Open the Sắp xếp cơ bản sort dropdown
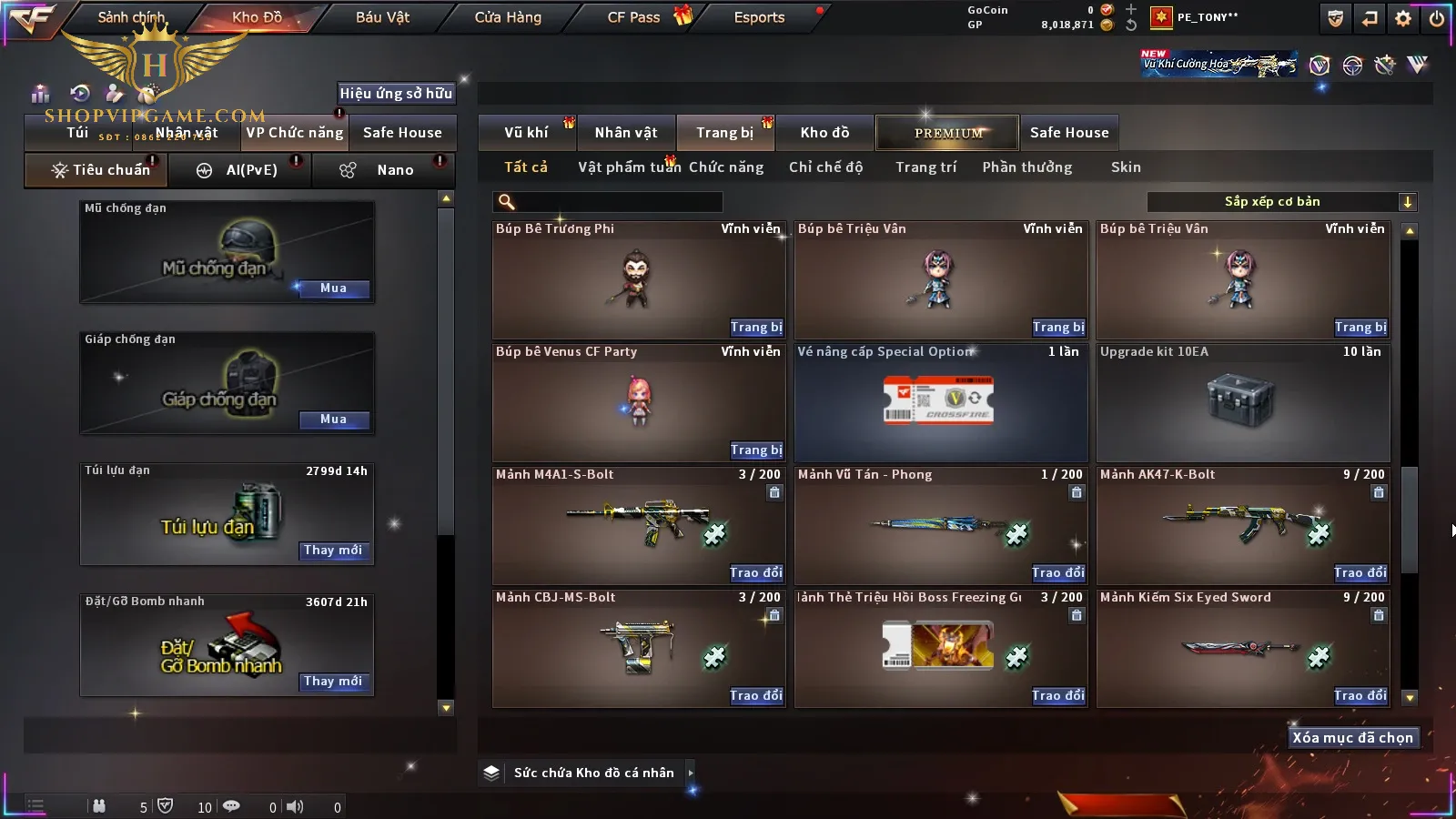This screenshot has height=819, width=1456. 1281,202
